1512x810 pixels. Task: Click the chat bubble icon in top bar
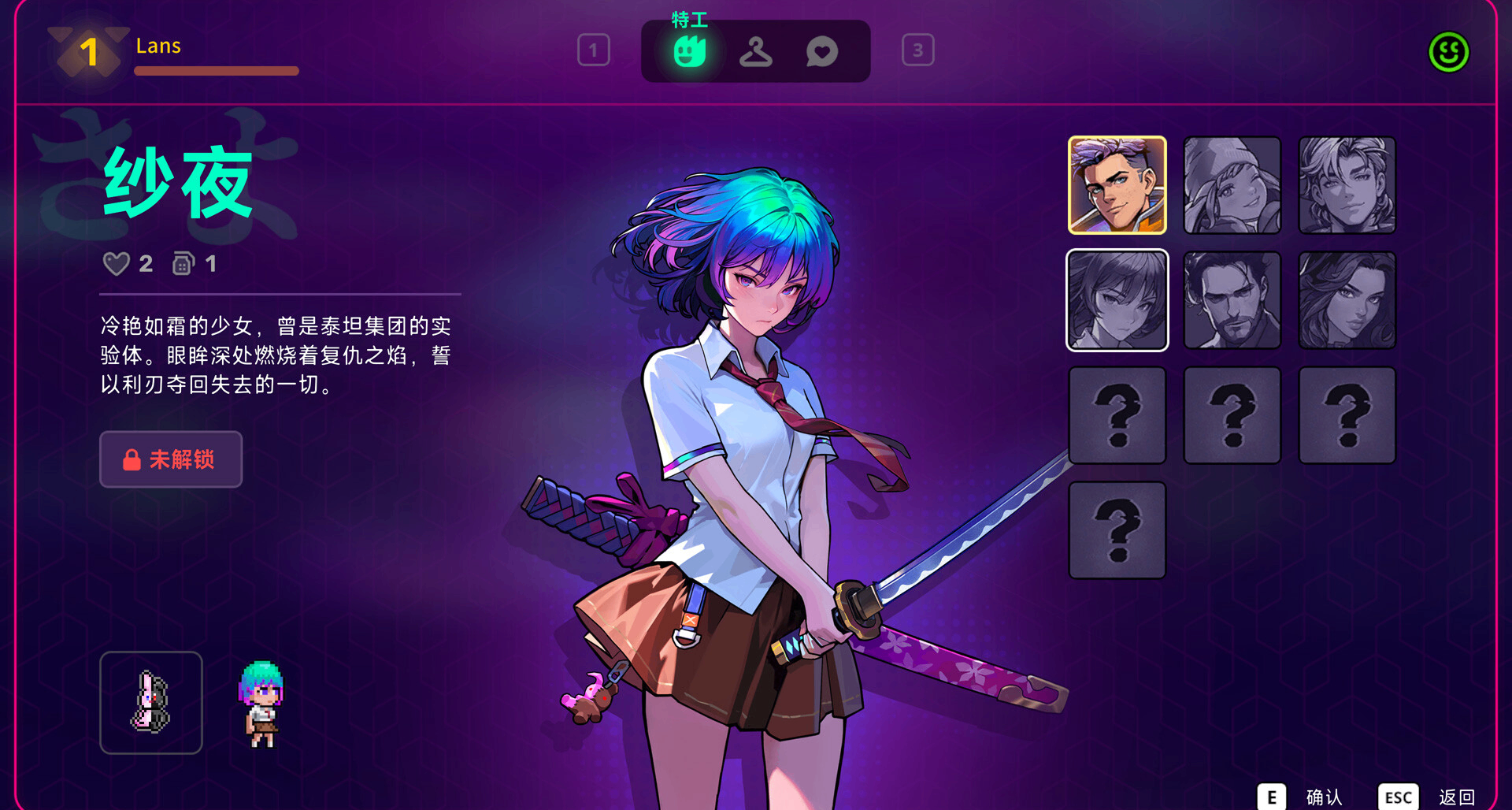coord(822,50)
